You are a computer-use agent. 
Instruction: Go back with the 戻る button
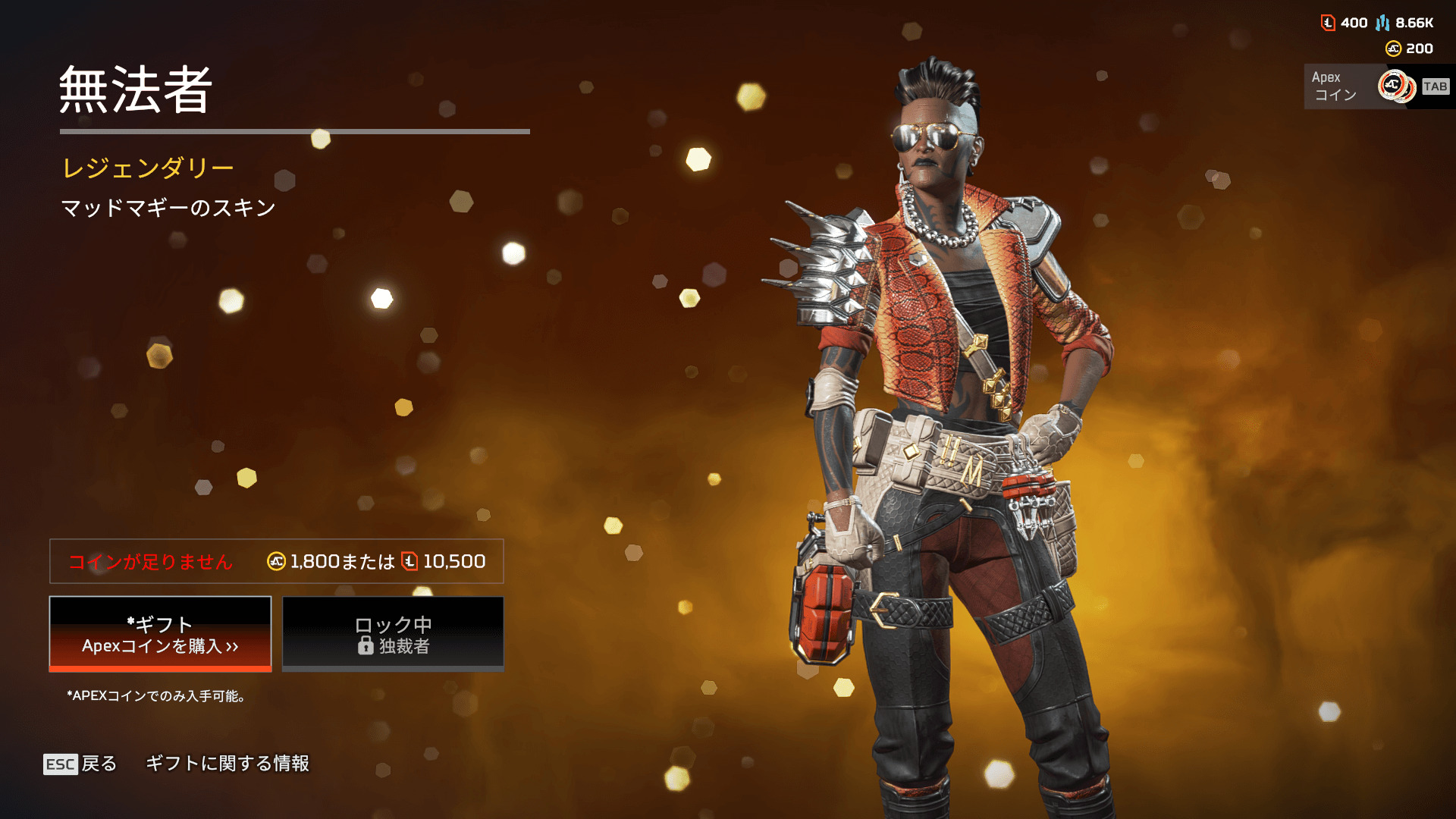click(x=80, y=764)
